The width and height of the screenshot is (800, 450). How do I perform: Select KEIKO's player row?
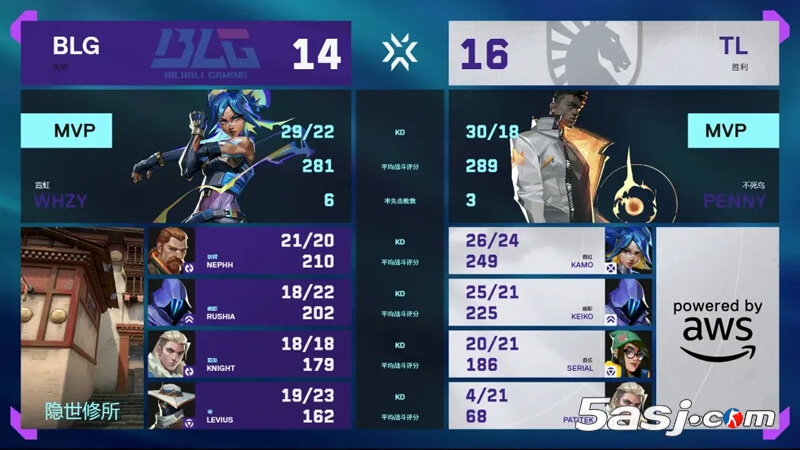pyautogui.click(x=550, y=303)
